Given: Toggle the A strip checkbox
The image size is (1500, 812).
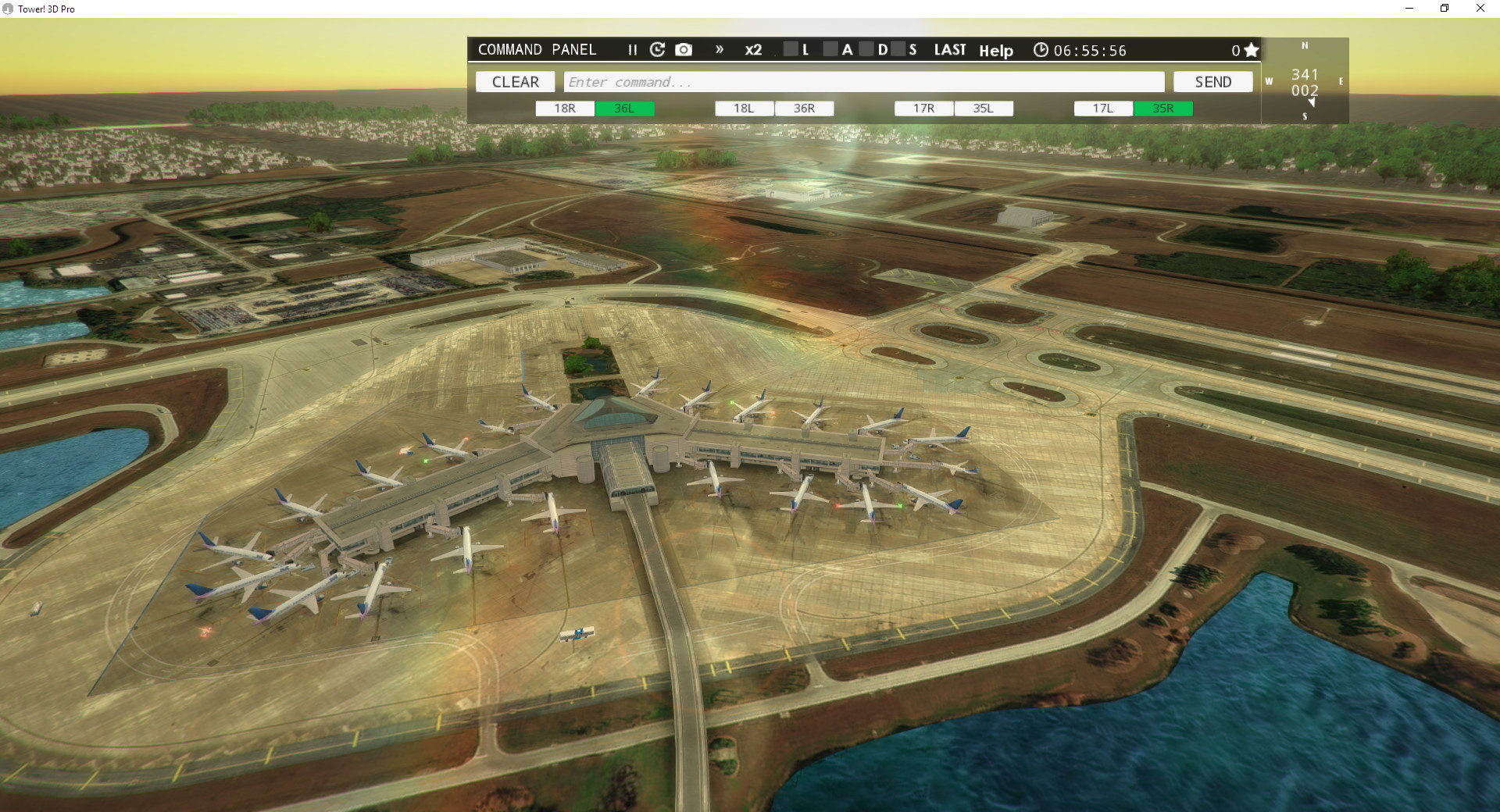Looking at the screenshot, I should [x=831, y=48].
